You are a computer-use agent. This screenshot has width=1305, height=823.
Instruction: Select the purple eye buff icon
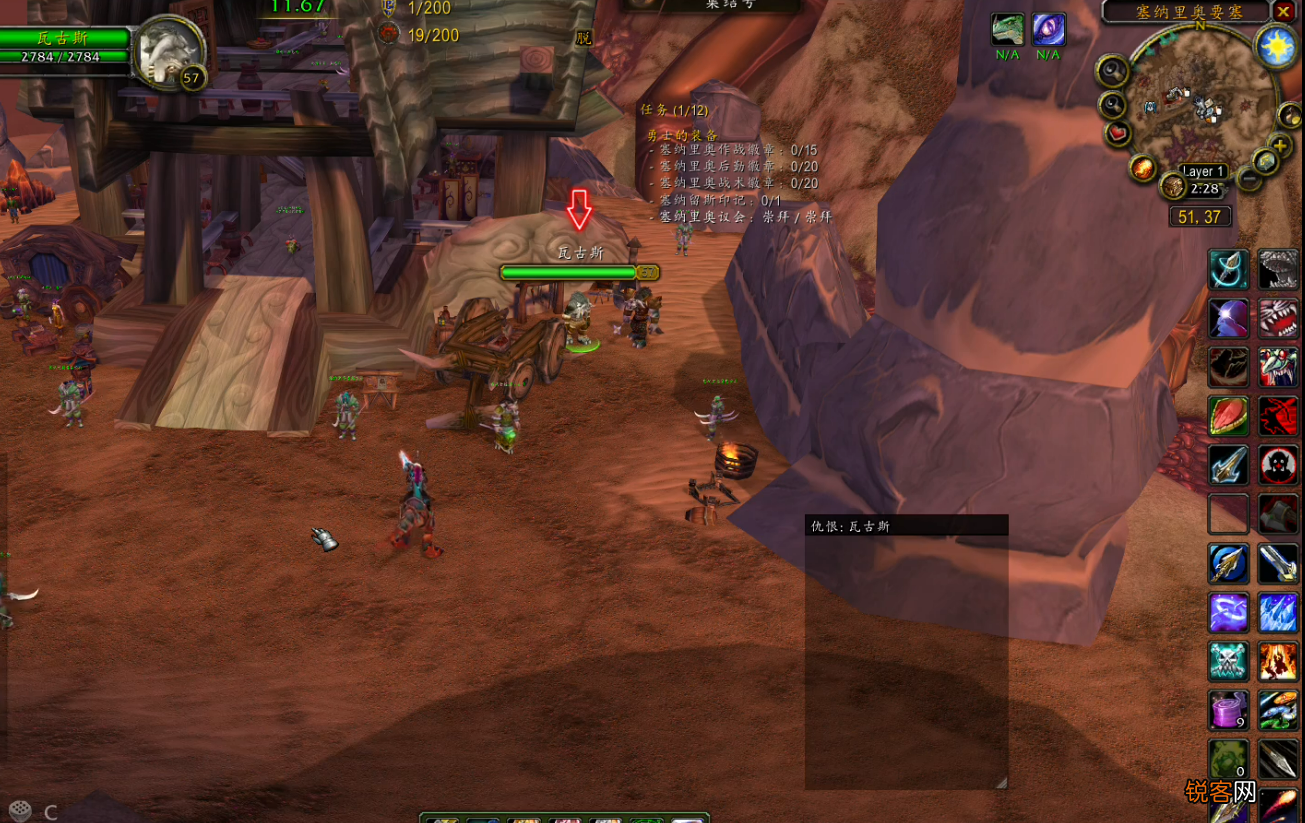(1048, 30)
